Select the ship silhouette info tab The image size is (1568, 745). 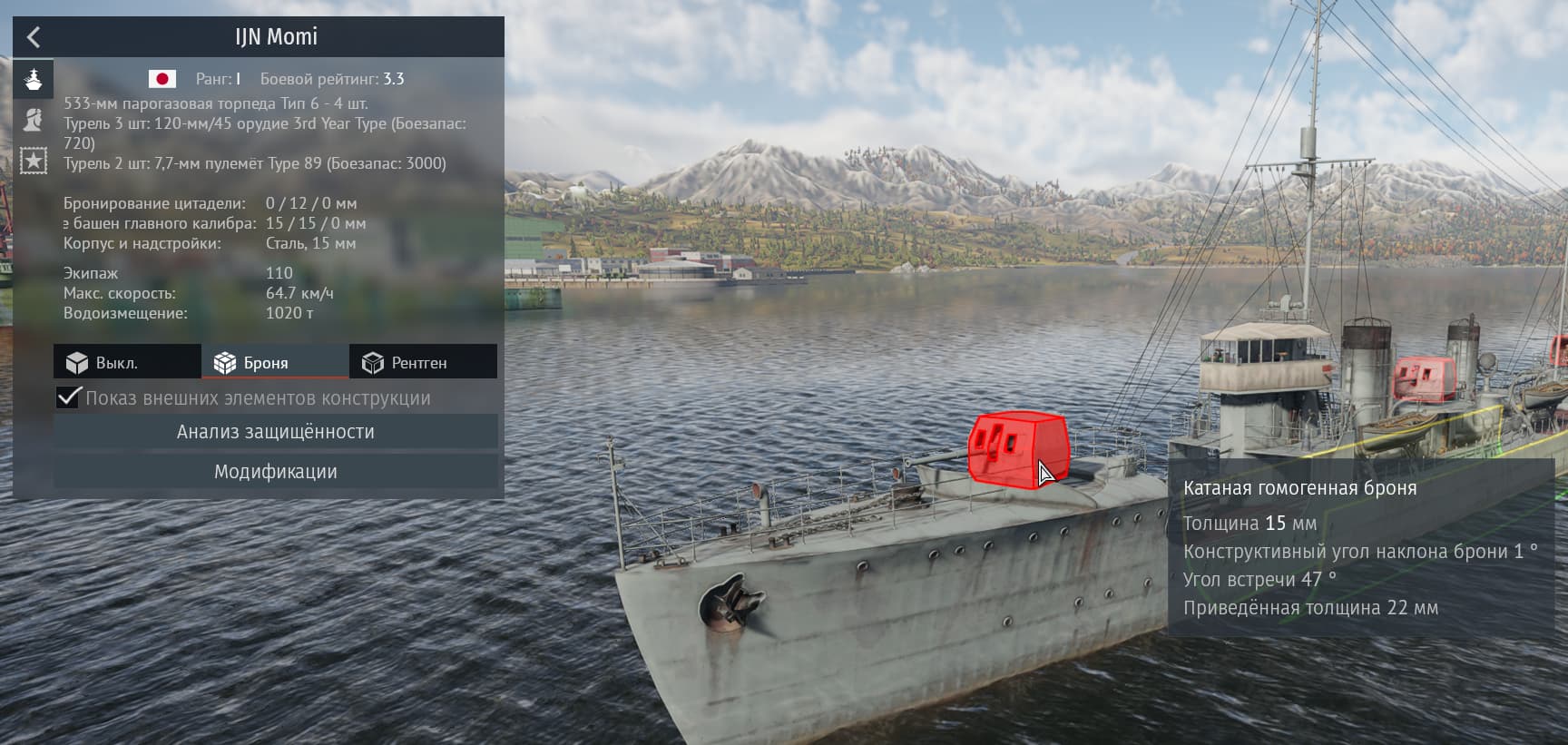pos(34,79)
